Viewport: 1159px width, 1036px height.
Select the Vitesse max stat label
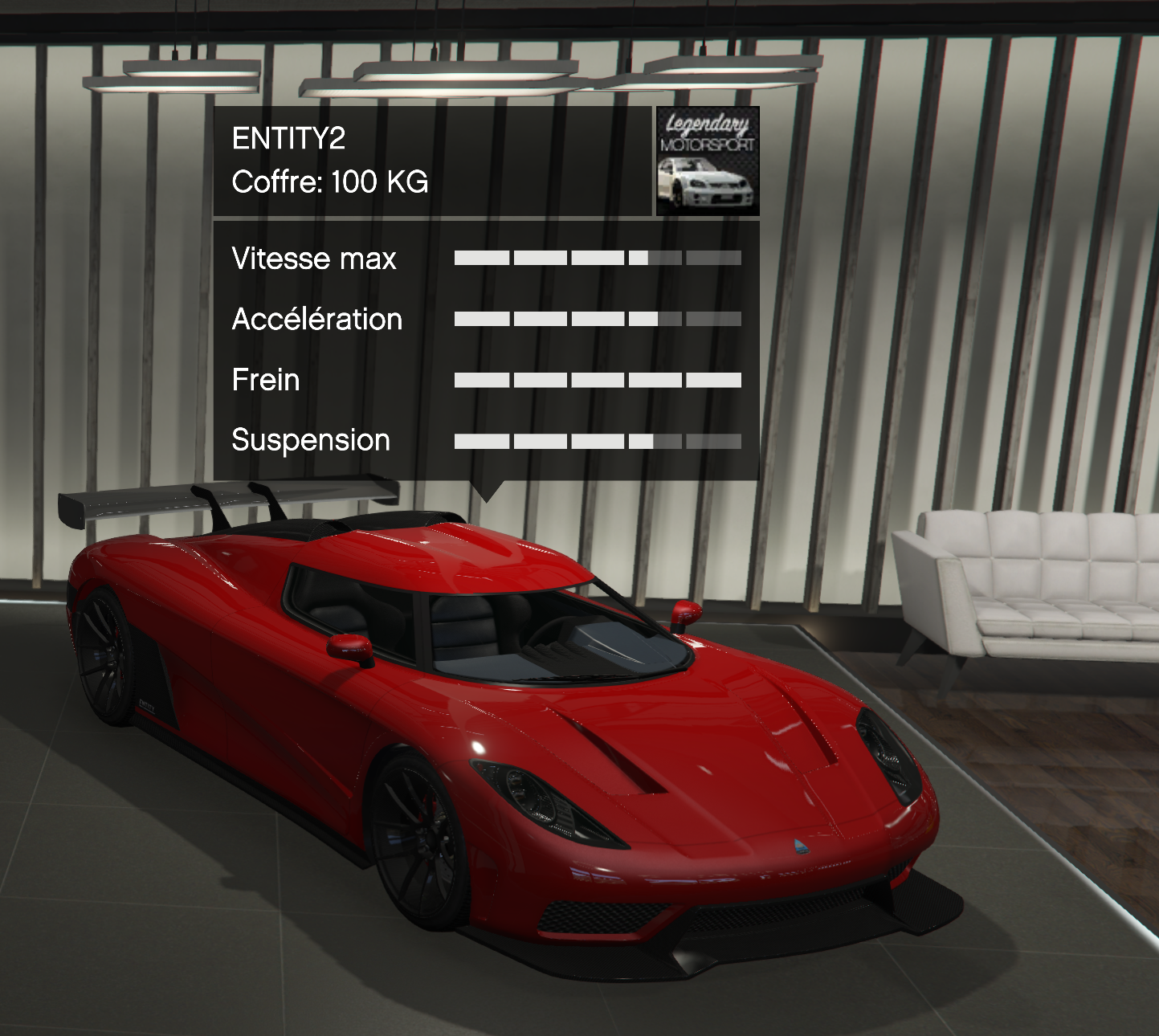click(x=314, y=259)
